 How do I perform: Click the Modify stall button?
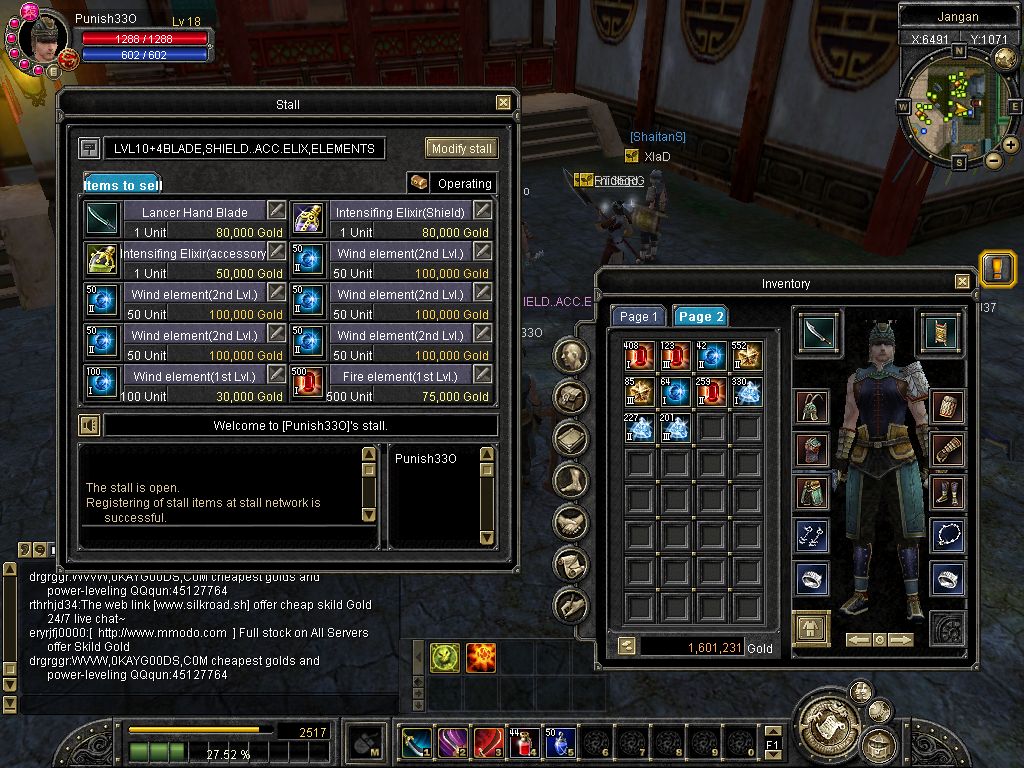click(x=461, y=148)
